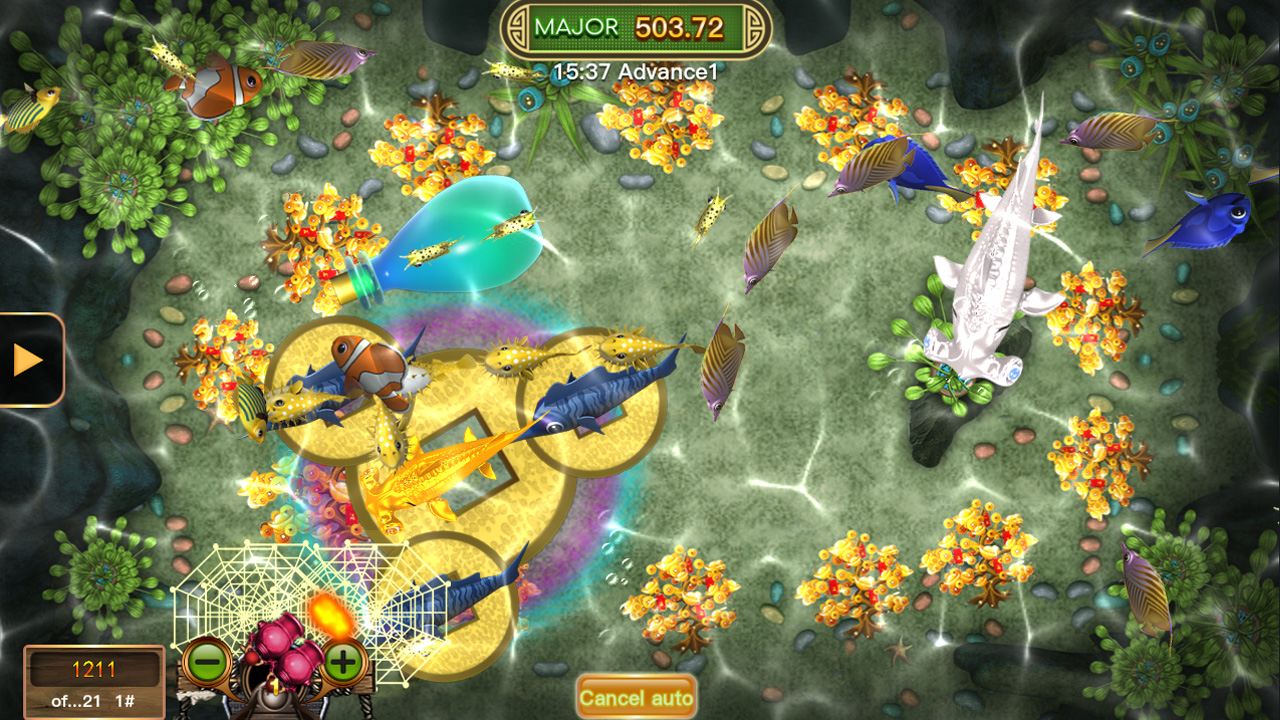The height and width of the screenshot is (720, 1280).
Task: Decrease bet with the minus button
Action: [x=206, y=661]
